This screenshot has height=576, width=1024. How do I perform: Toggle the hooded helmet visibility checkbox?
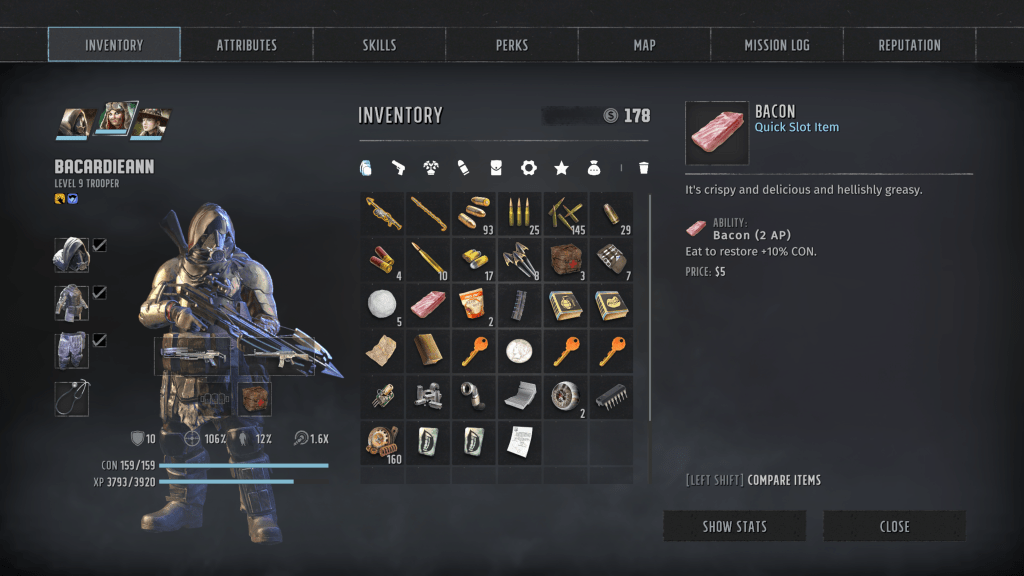pos(100,245)
